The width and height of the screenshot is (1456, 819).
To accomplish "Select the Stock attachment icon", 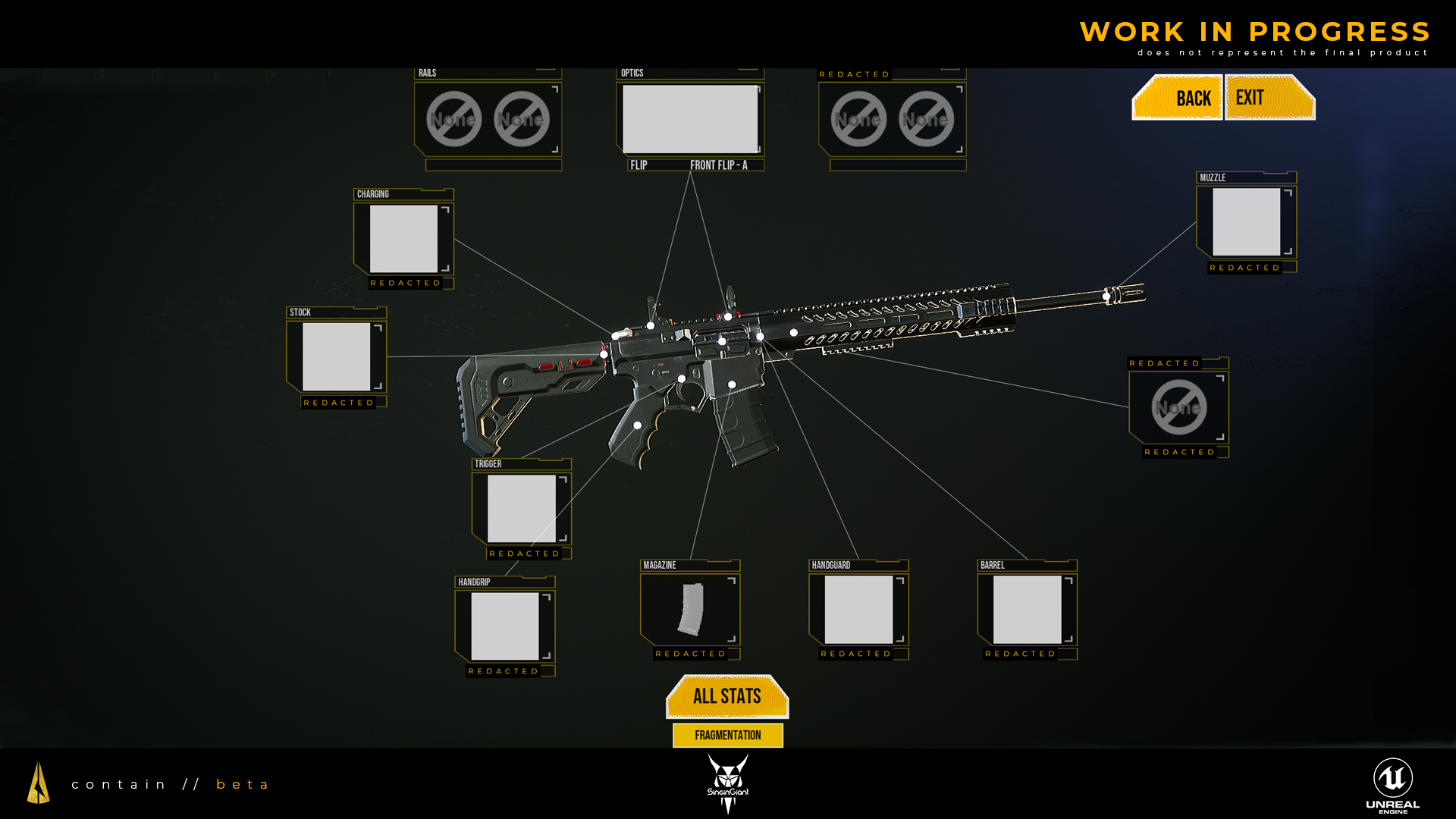I will [336, 356].
